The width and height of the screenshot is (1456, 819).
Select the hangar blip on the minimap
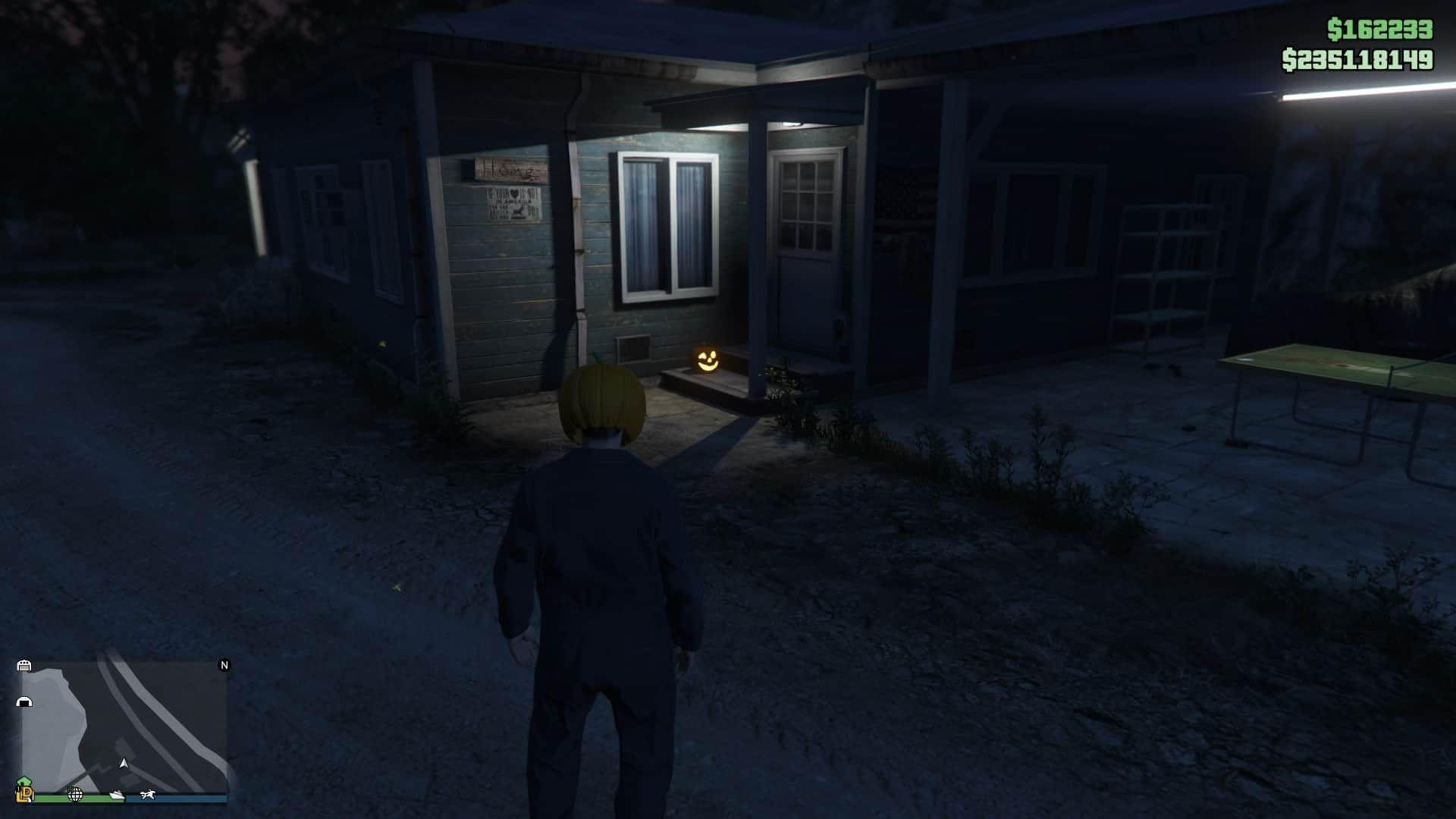coord(24,701)
